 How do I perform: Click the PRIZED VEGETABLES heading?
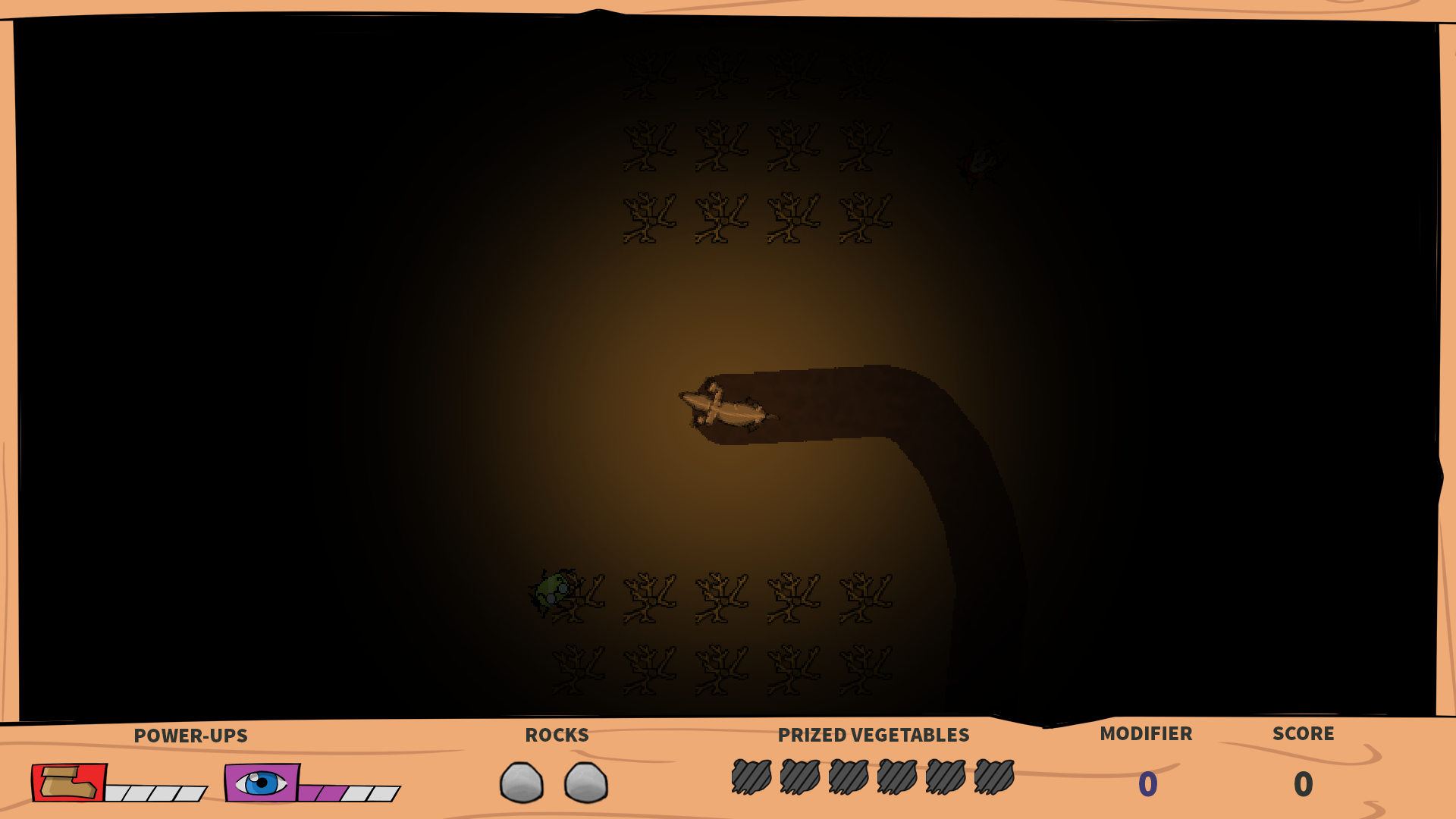(874, 735)
